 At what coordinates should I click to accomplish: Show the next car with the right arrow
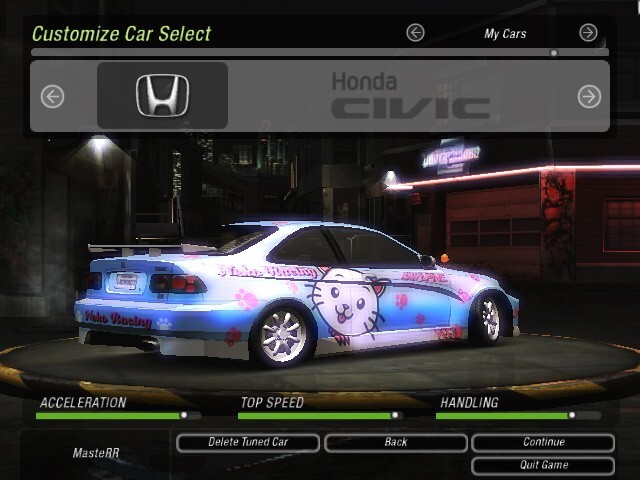pos(589,96)
